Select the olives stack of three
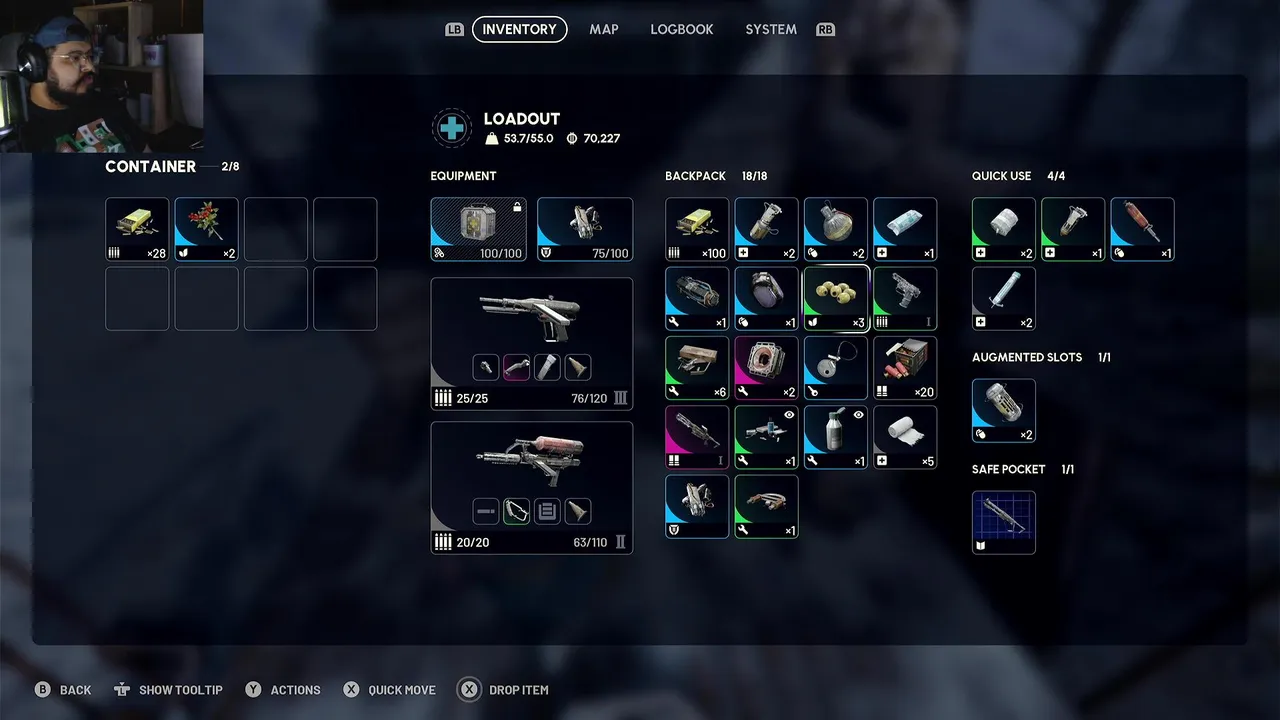Screen dimensions: 1280x720 point(835,298)
